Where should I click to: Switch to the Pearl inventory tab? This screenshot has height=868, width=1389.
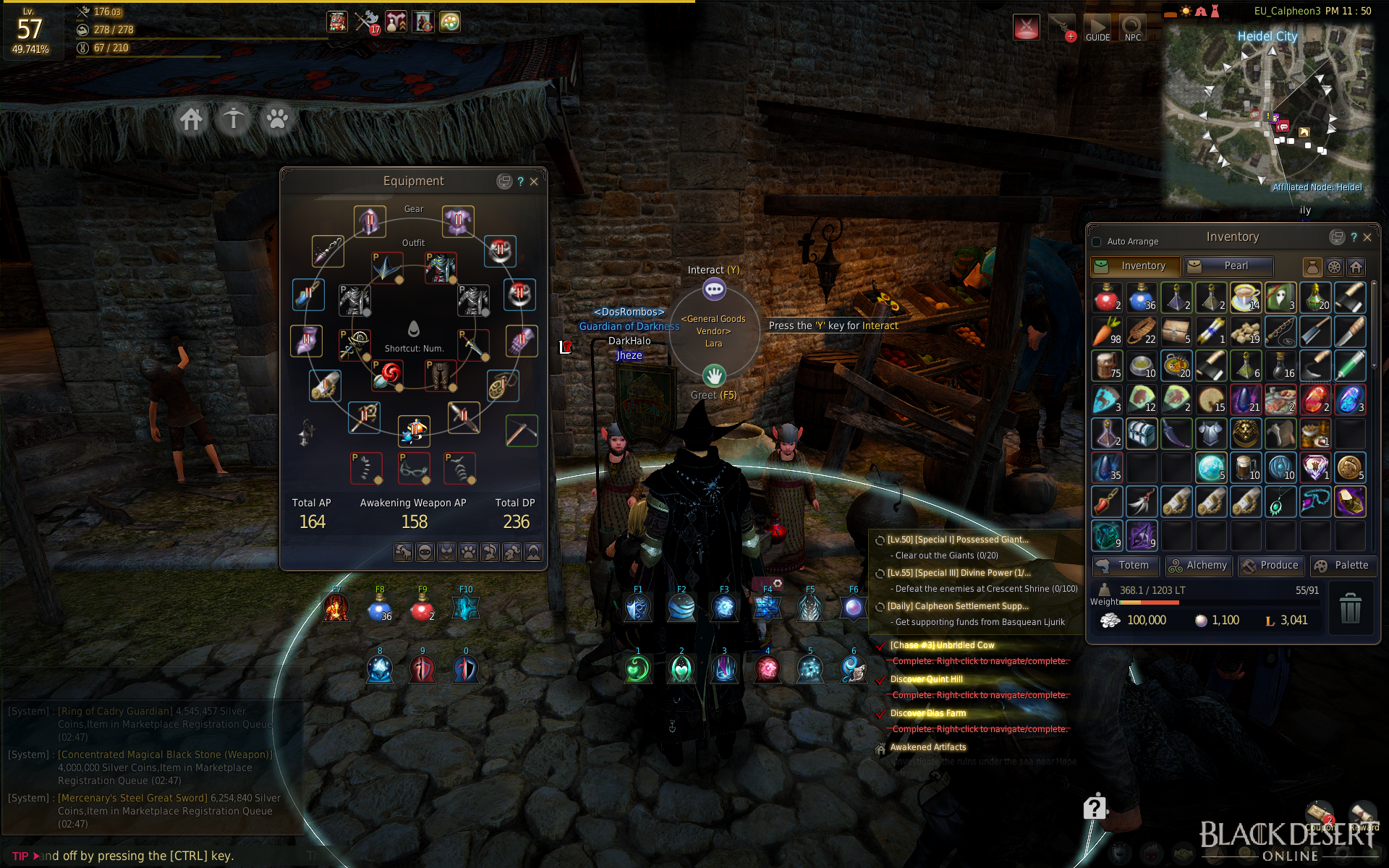(x=1228, y=266)
